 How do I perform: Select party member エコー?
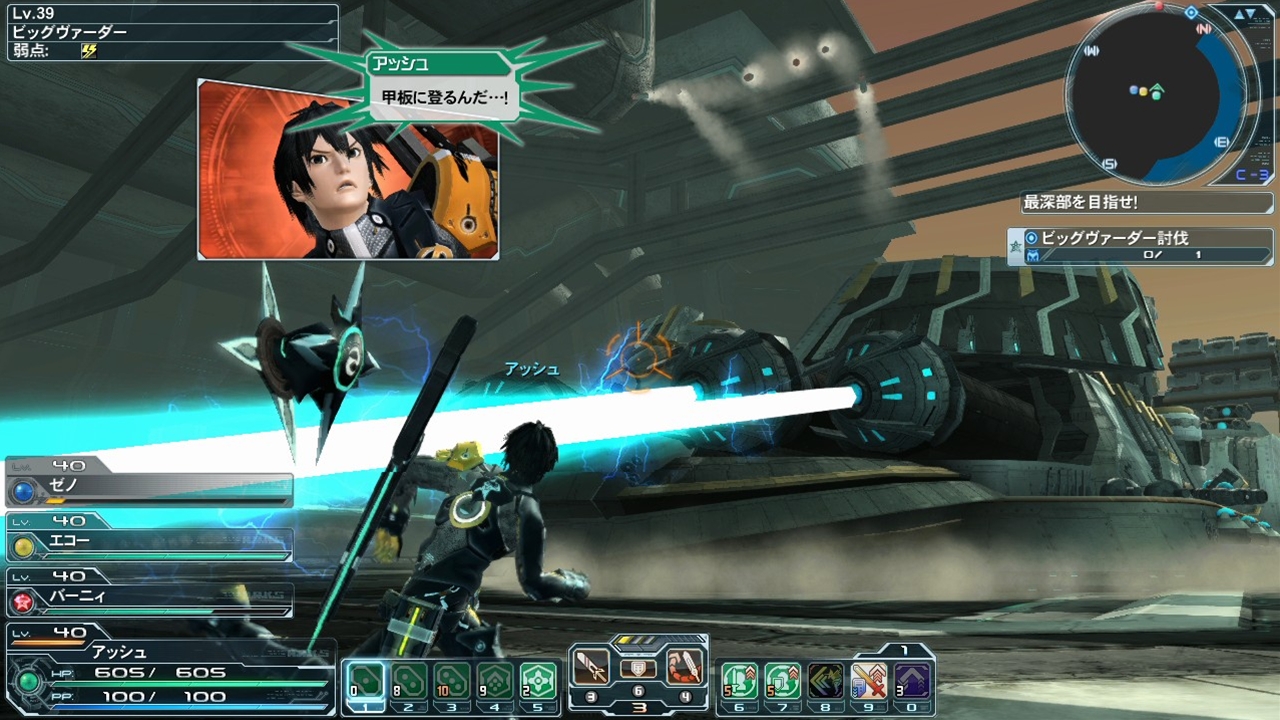pos(150,543)
